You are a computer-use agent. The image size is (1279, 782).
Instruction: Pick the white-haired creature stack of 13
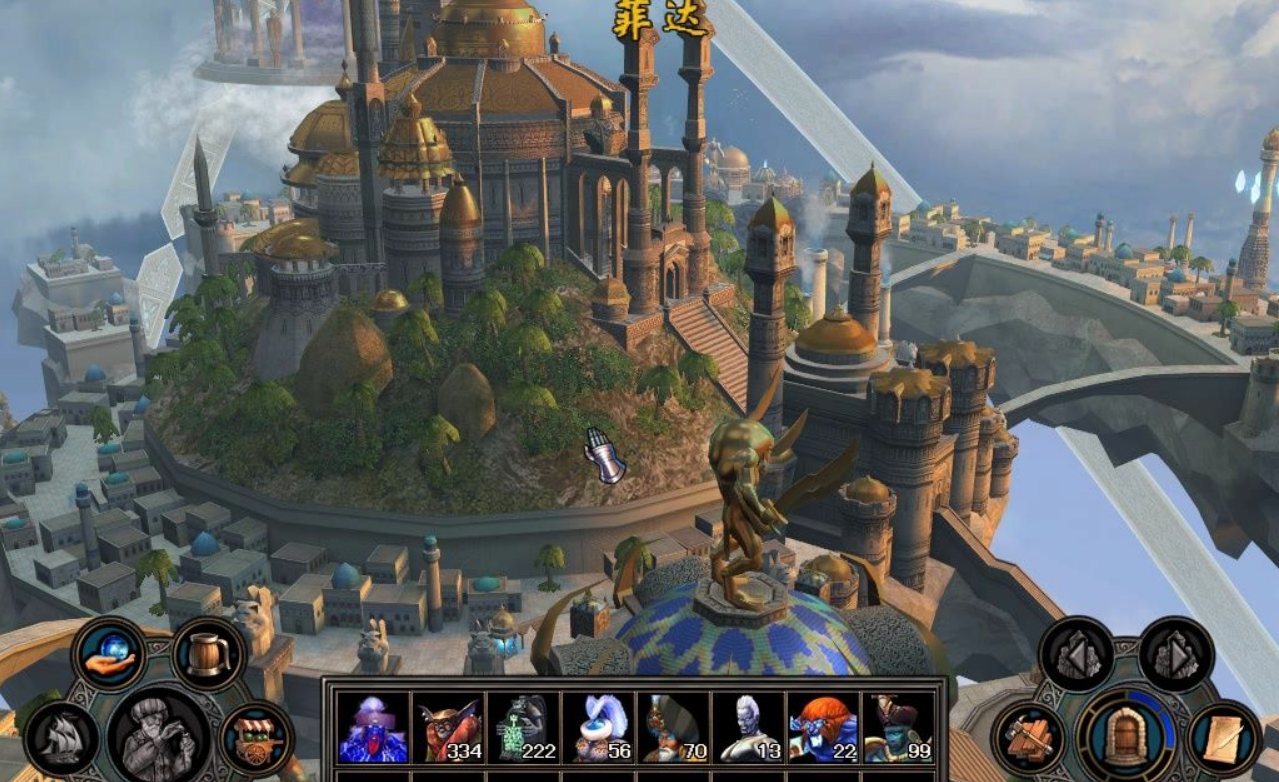click(x=748, y=728)
